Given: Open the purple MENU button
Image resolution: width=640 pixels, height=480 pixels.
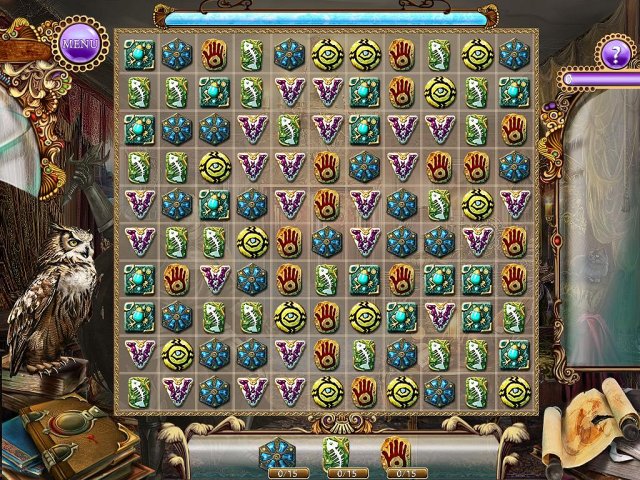Looking at the screenshot, I should point(79,43).
